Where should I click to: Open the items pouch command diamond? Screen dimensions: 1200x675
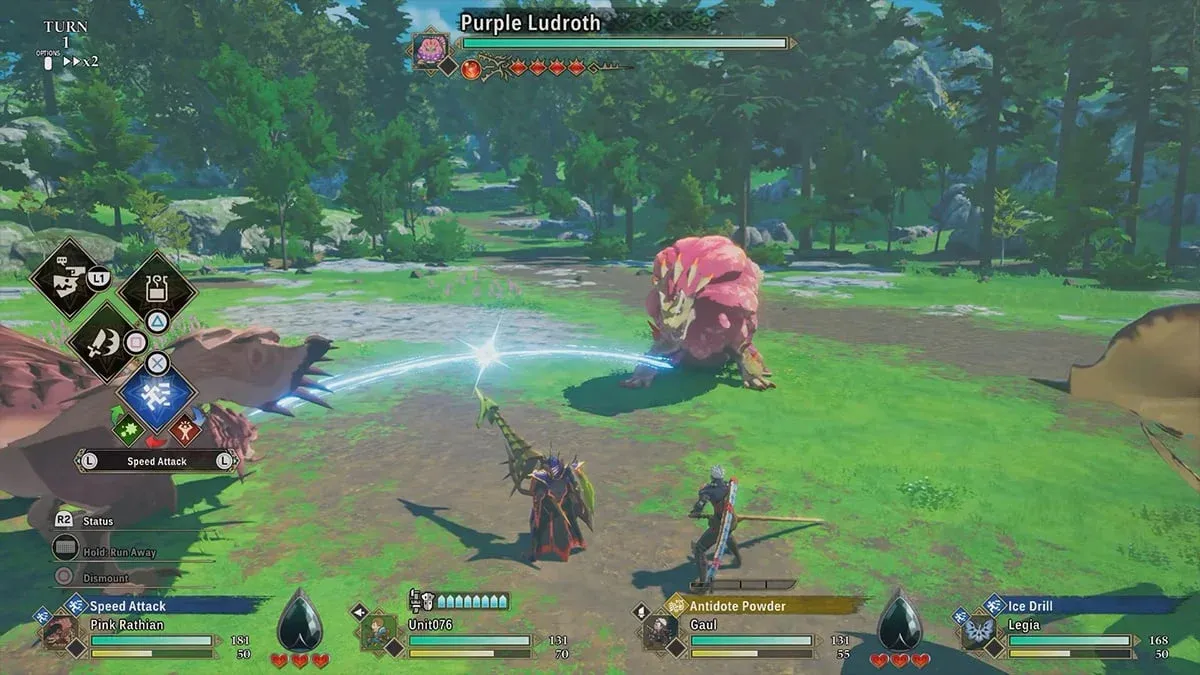pyautogui.click(x=157, y=289)
